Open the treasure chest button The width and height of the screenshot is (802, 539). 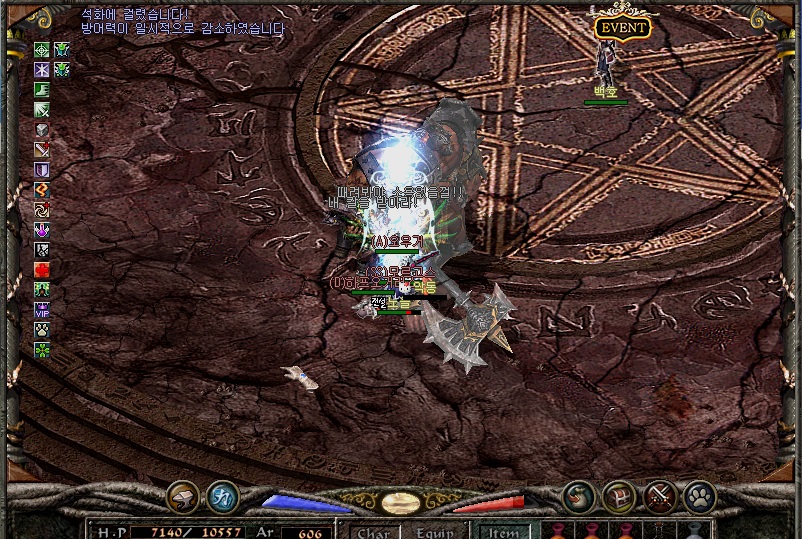(x=619, y=496)
